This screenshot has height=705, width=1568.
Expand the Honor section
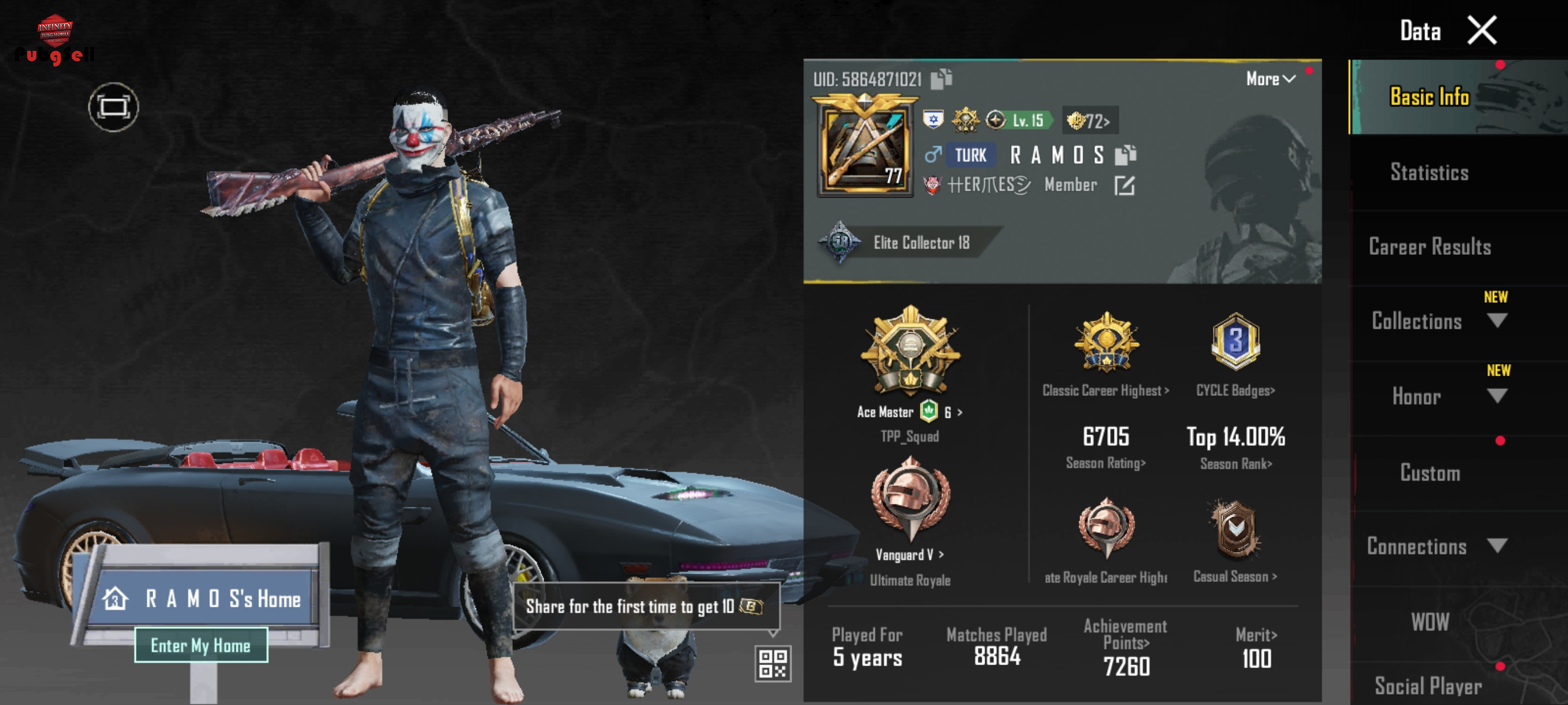pos(1496,396)
